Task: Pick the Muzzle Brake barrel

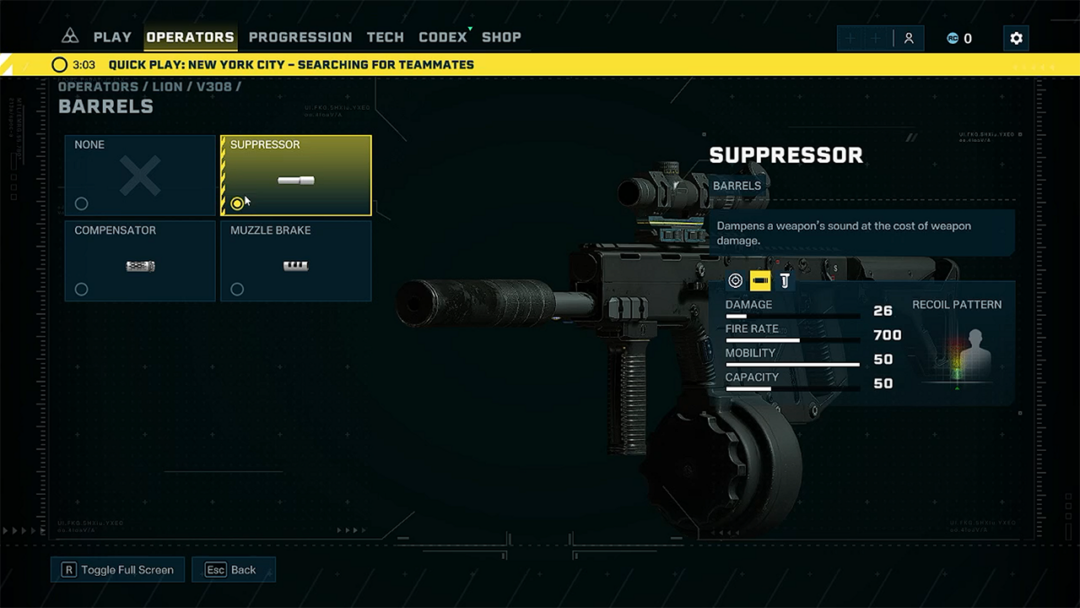Action: (x=296, y=261)
